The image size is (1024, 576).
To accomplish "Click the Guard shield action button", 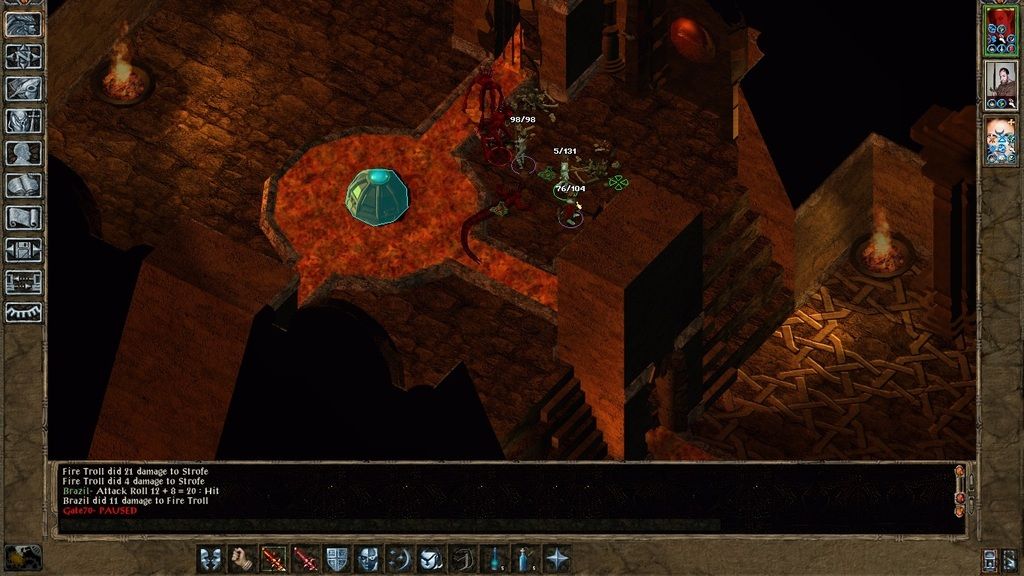I will (x=336, y=558).
